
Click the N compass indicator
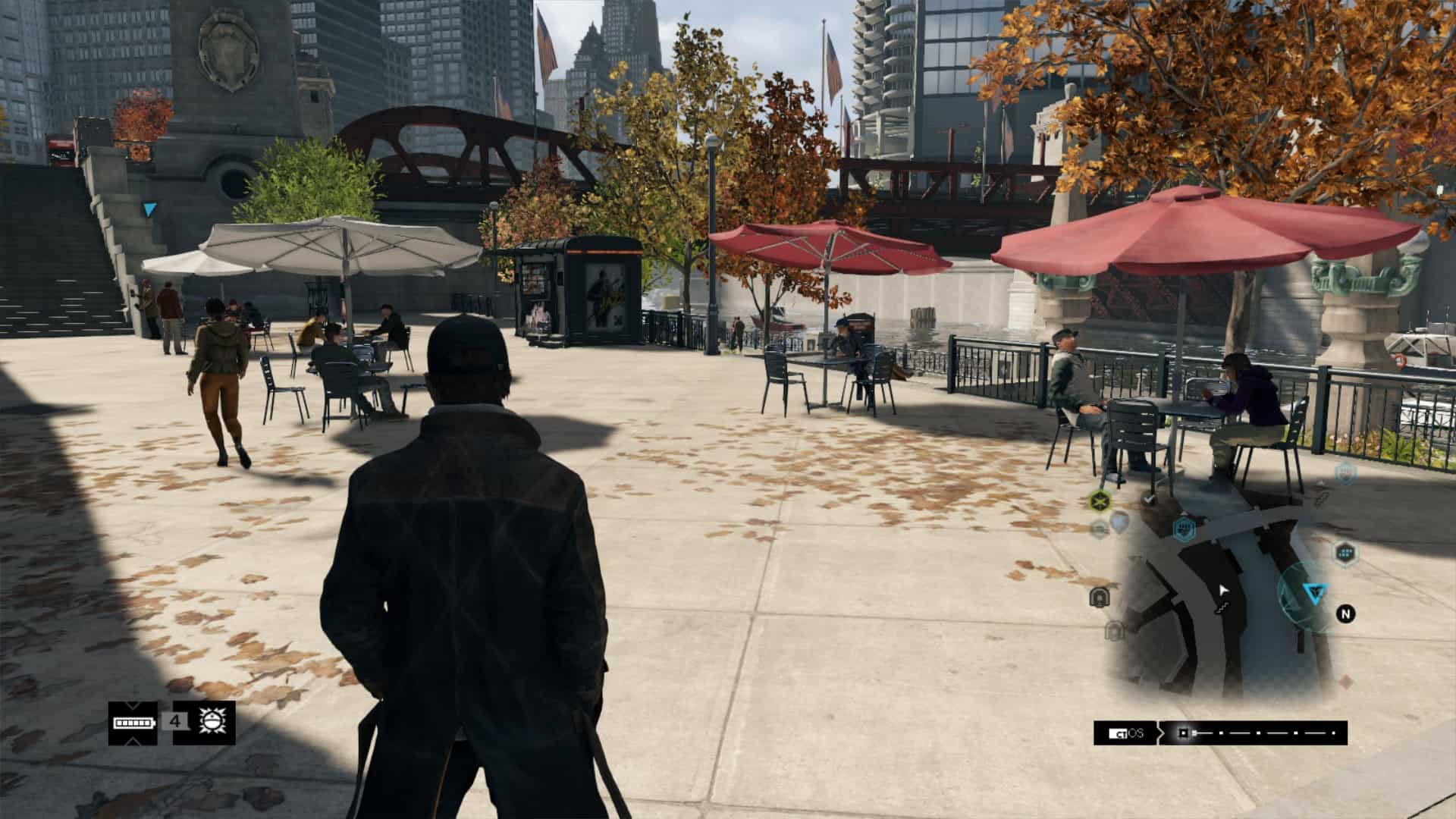(1346, 613)
